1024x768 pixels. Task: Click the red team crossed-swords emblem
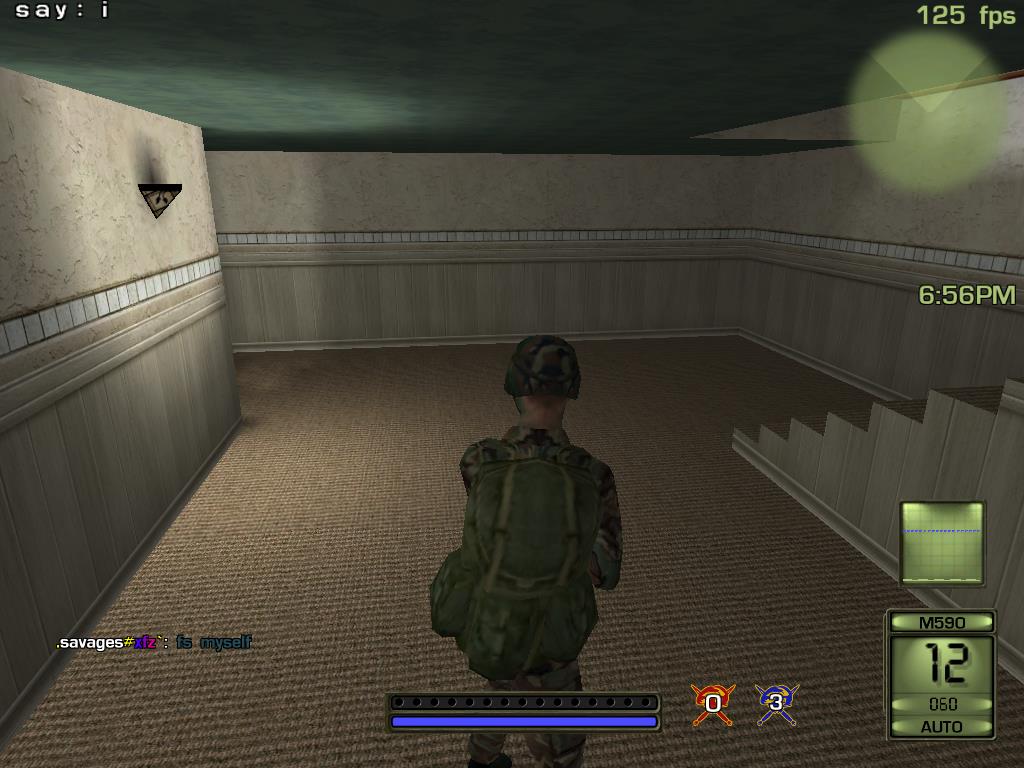coord(713,704)
